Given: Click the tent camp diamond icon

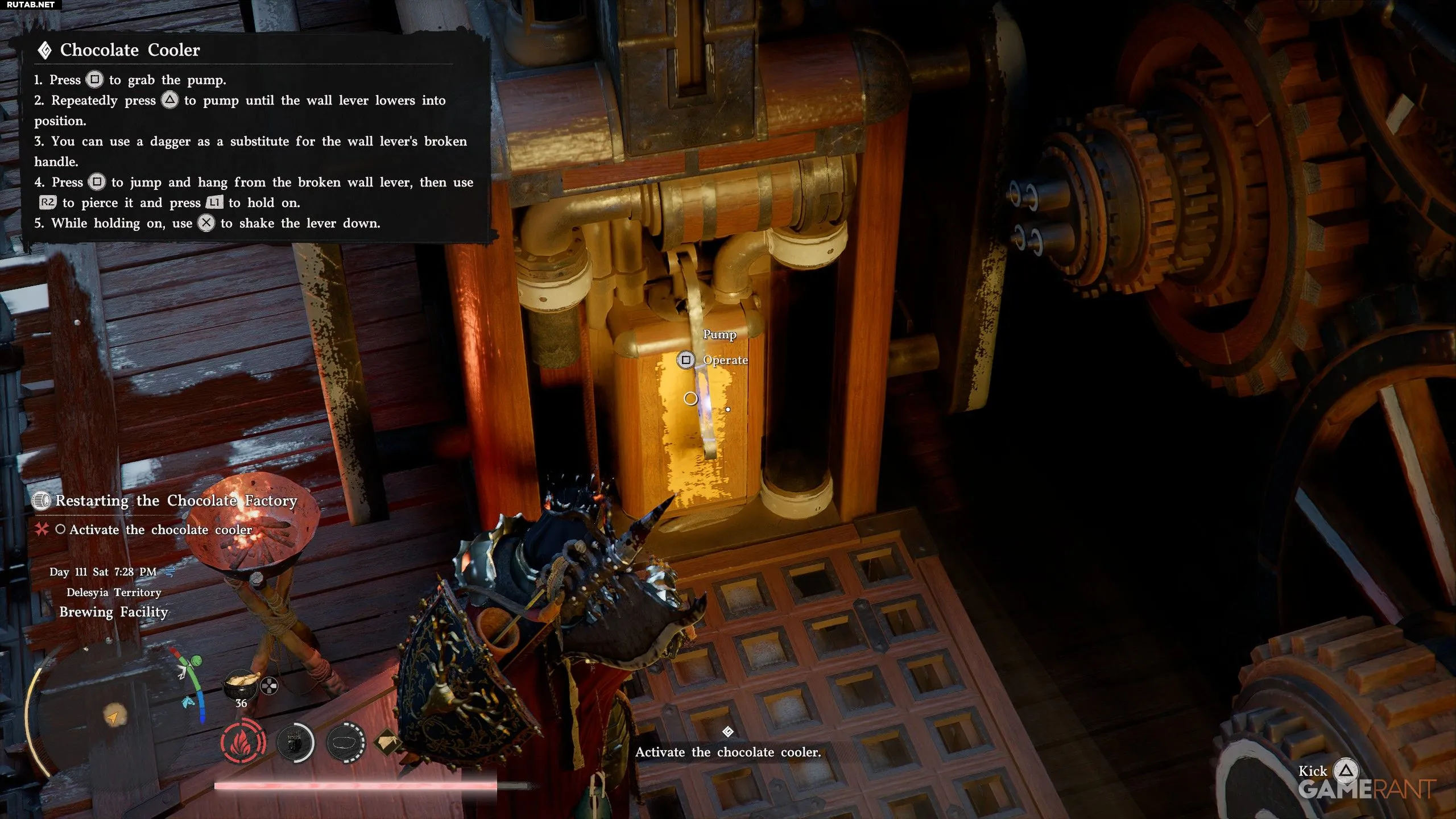Looking at the screenshot, I should (x=388, y=742).
